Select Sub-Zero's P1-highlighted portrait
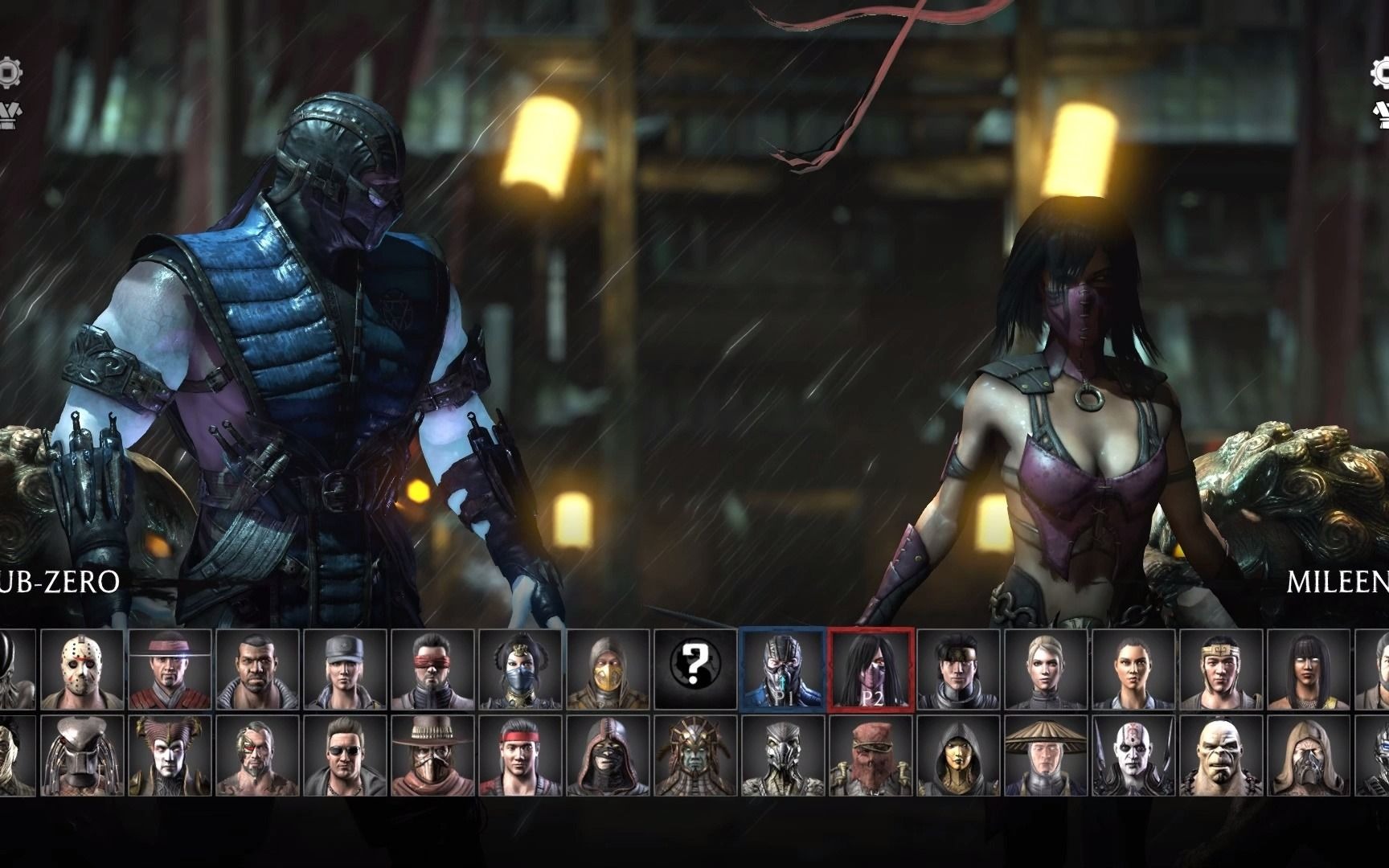This screenshot has height=868, width=1389. [x=783, y=669]
